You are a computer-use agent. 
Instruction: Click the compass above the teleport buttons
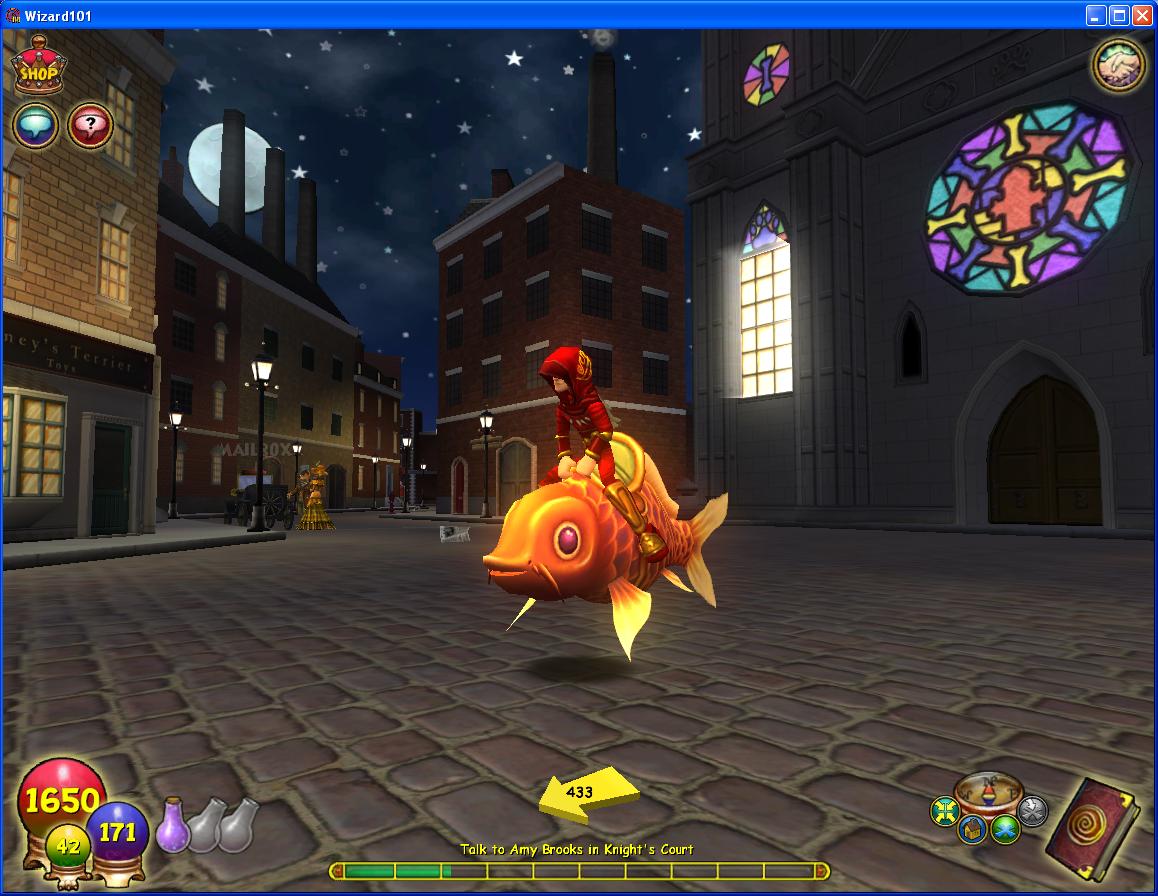point(989,795)
